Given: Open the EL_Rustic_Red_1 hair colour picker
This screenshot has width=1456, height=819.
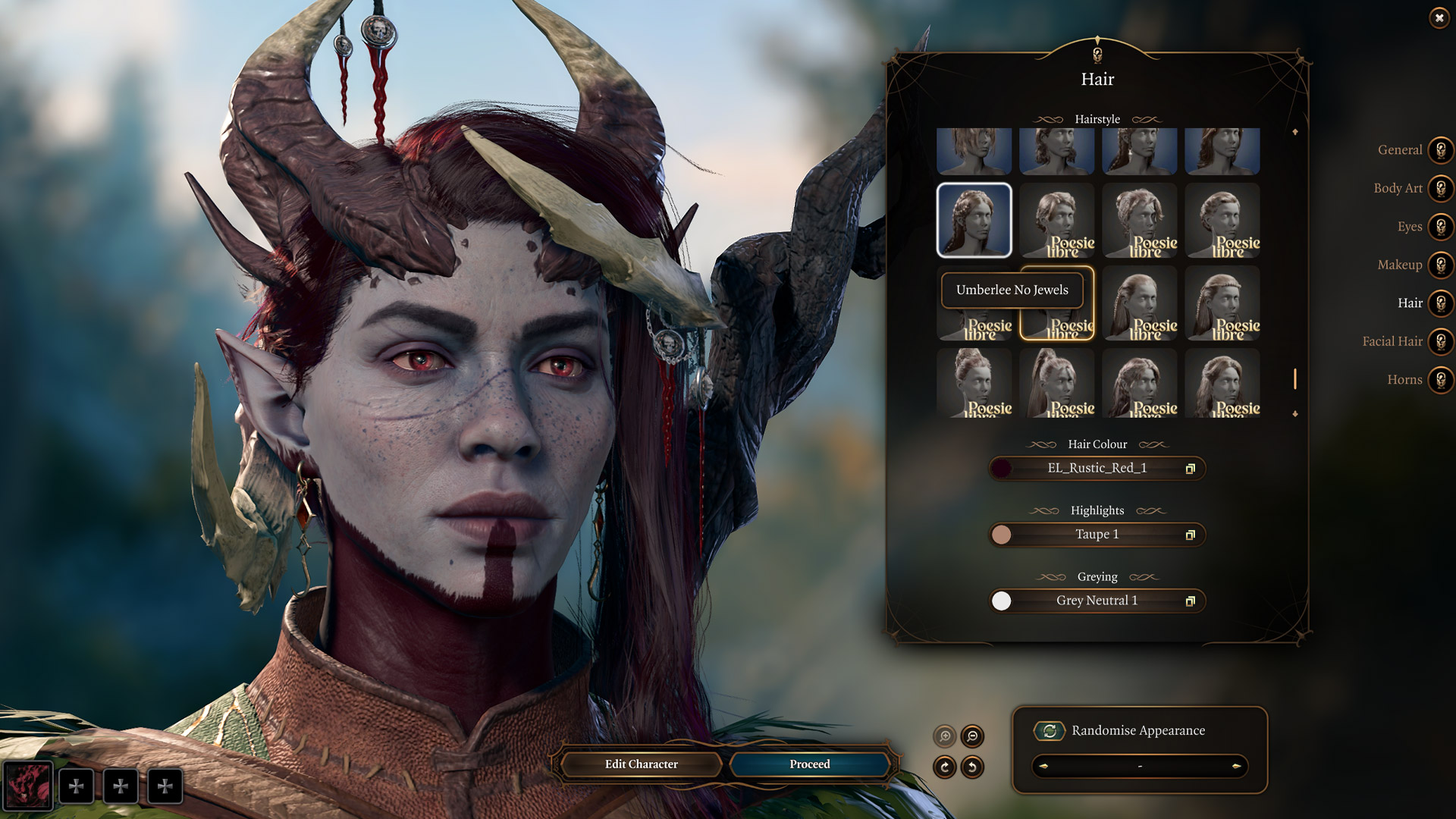Looking at the screenshot, I should [1097, 468].
